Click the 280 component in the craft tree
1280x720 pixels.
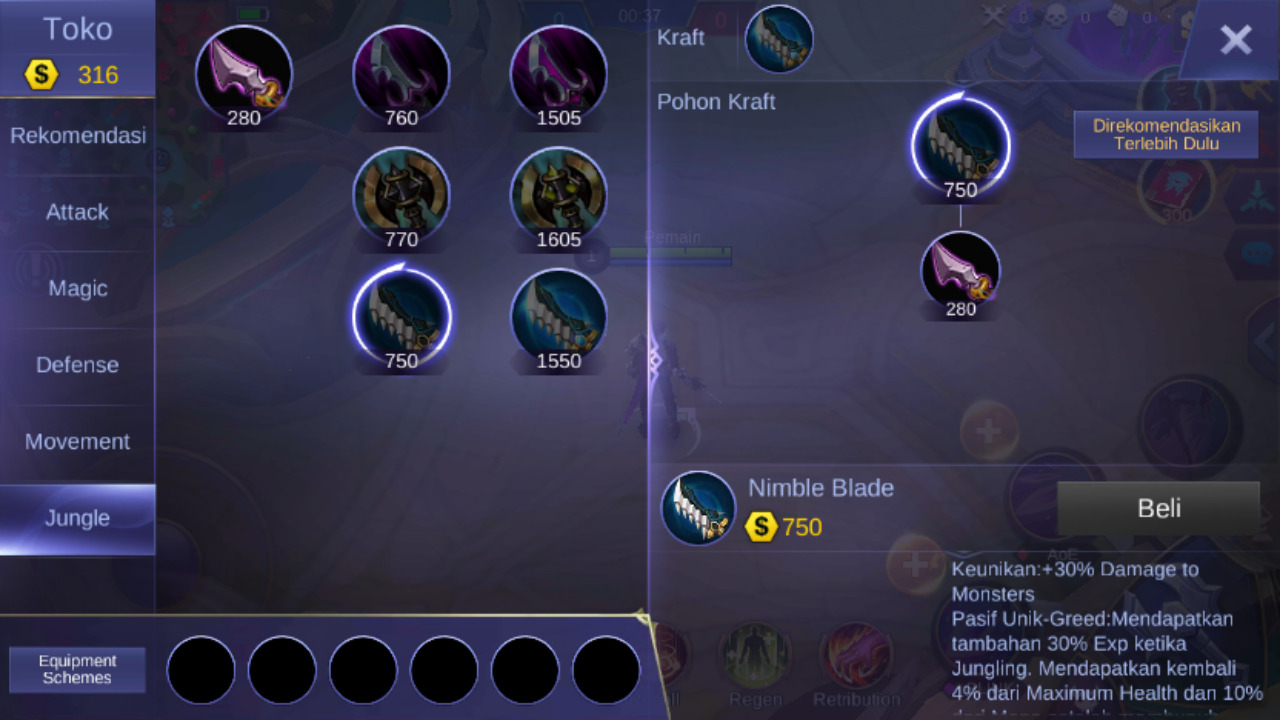(960, 272)
